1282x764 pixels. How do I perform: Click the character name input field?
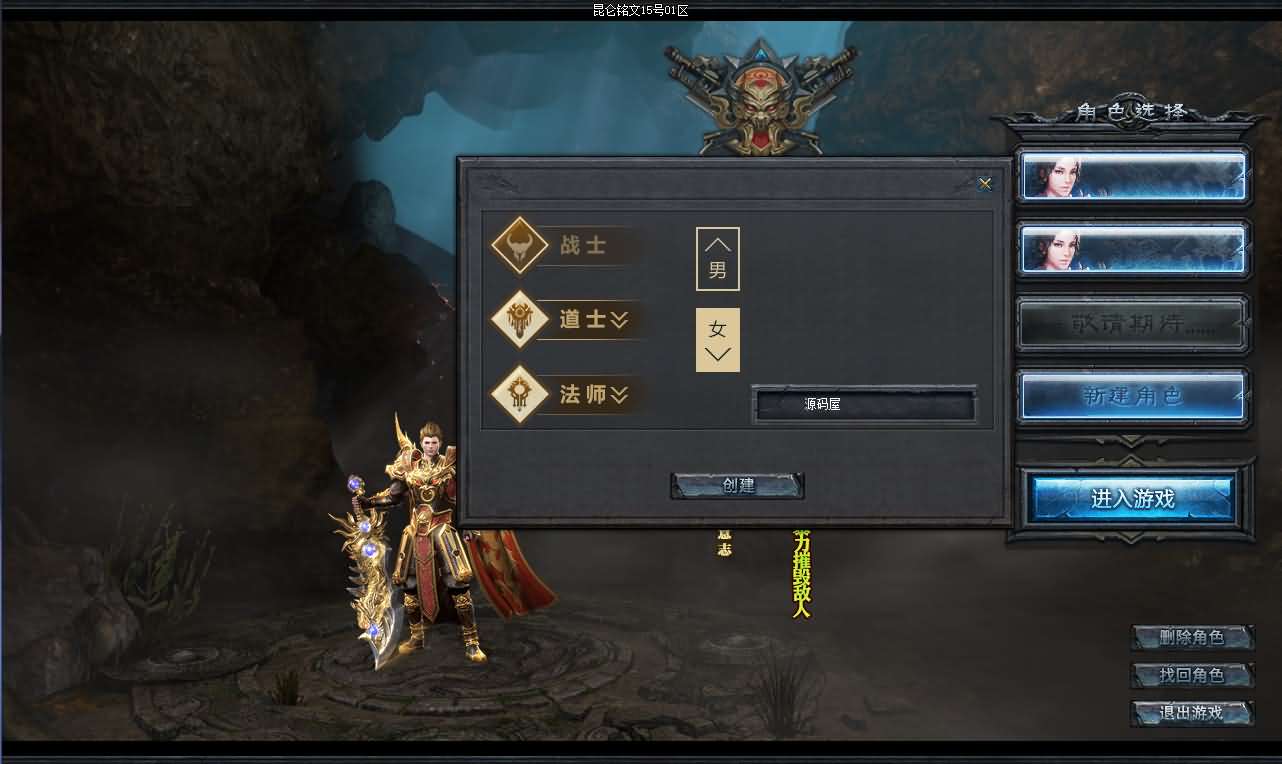[x=864, y=405]
